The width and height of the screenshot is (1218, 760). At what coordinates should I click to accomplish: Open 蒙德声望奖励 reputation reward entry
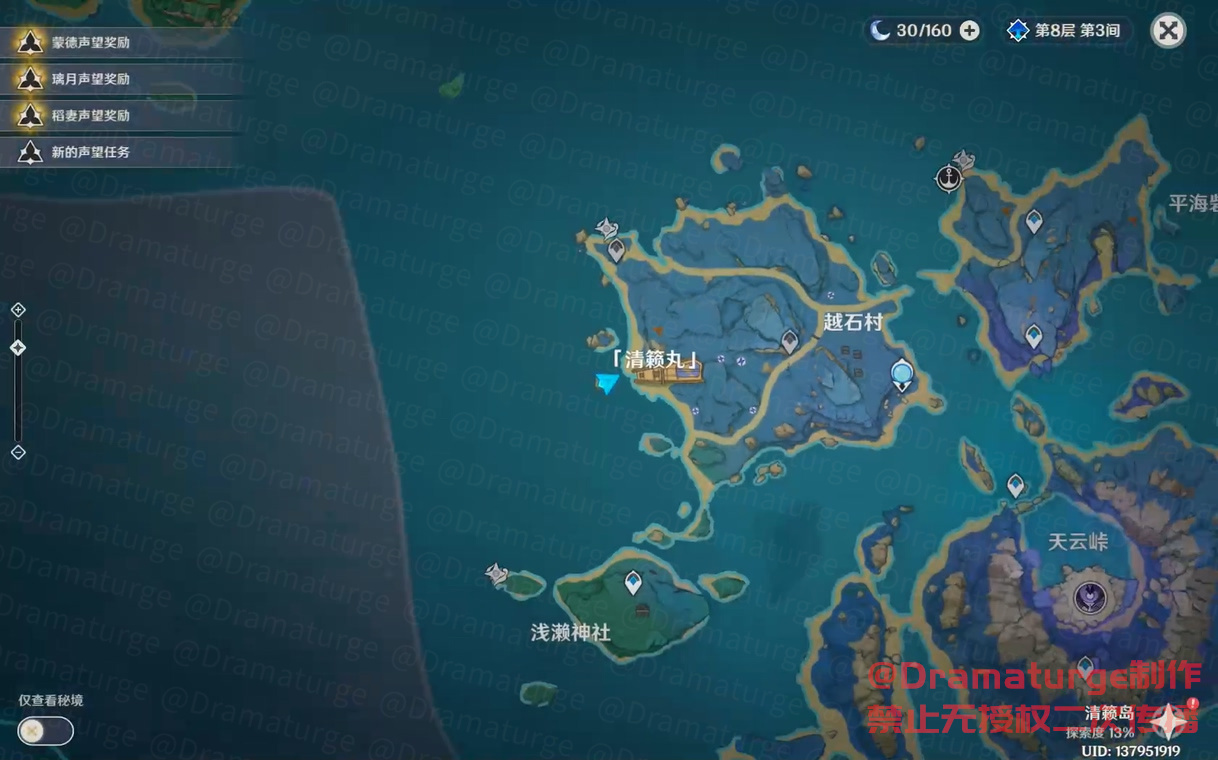tap(90, 43)
